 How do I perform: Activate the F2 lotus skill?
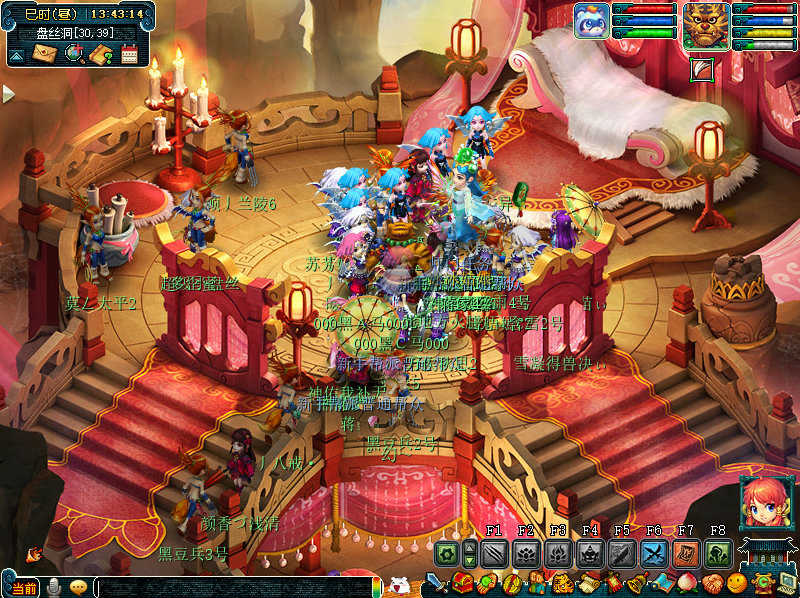pos(526,554)
